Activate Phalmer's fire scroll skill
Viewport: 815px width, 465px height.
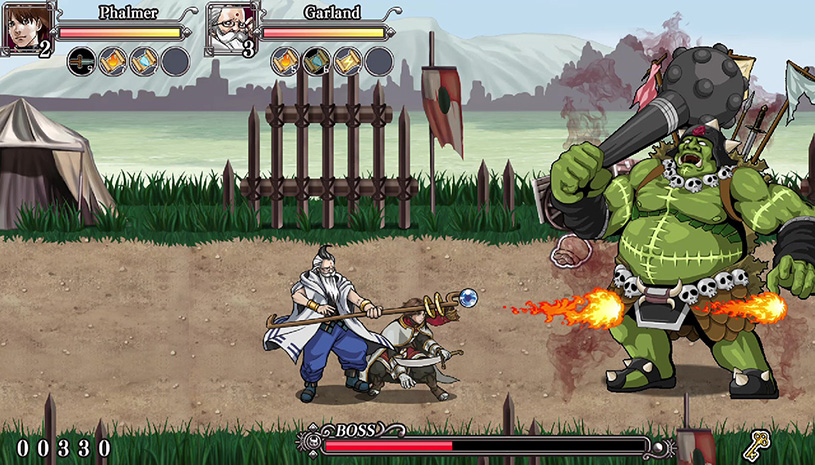coord(112,61)
